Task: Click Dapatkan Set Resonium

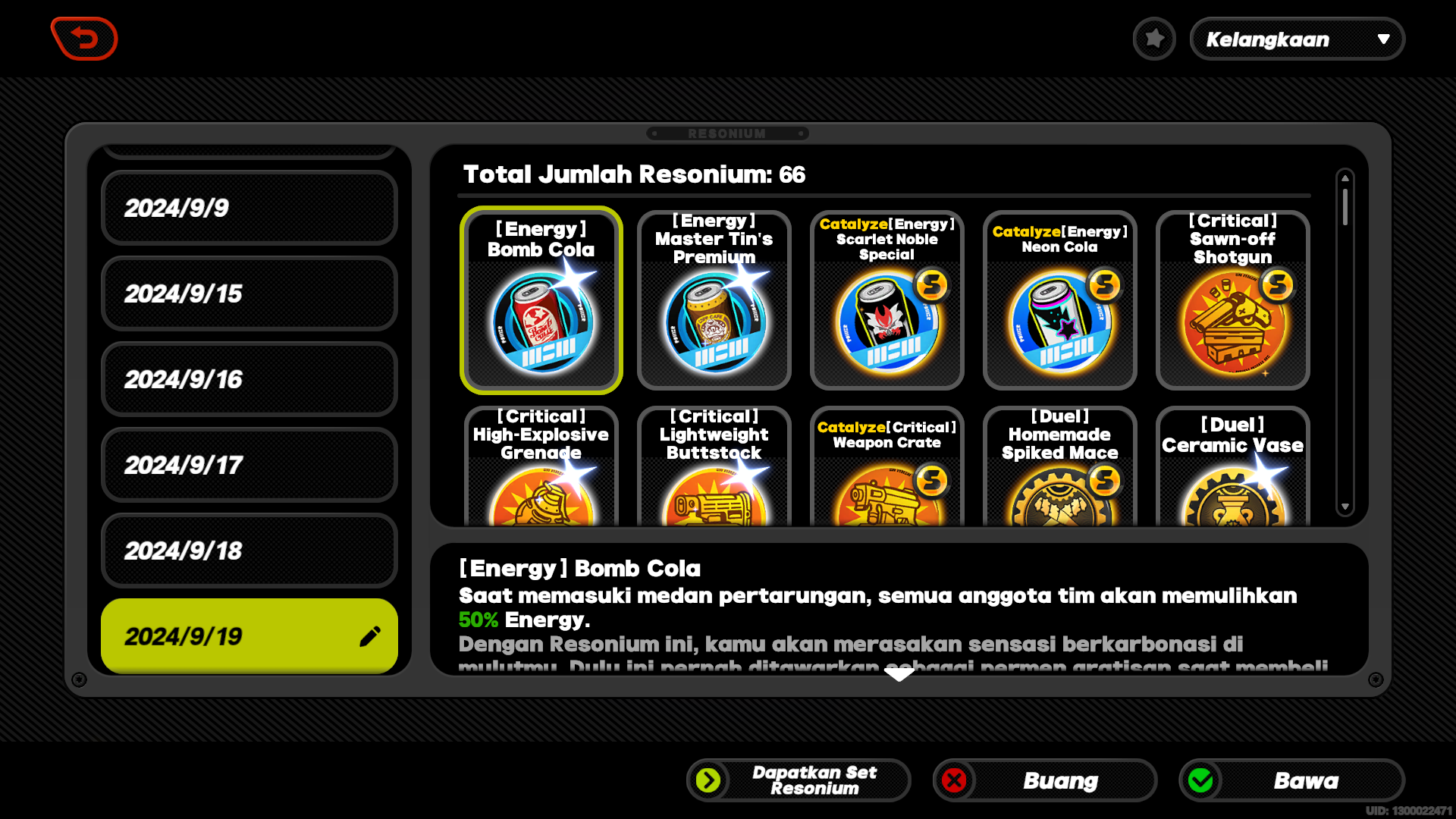Action: tap(798, 780)
